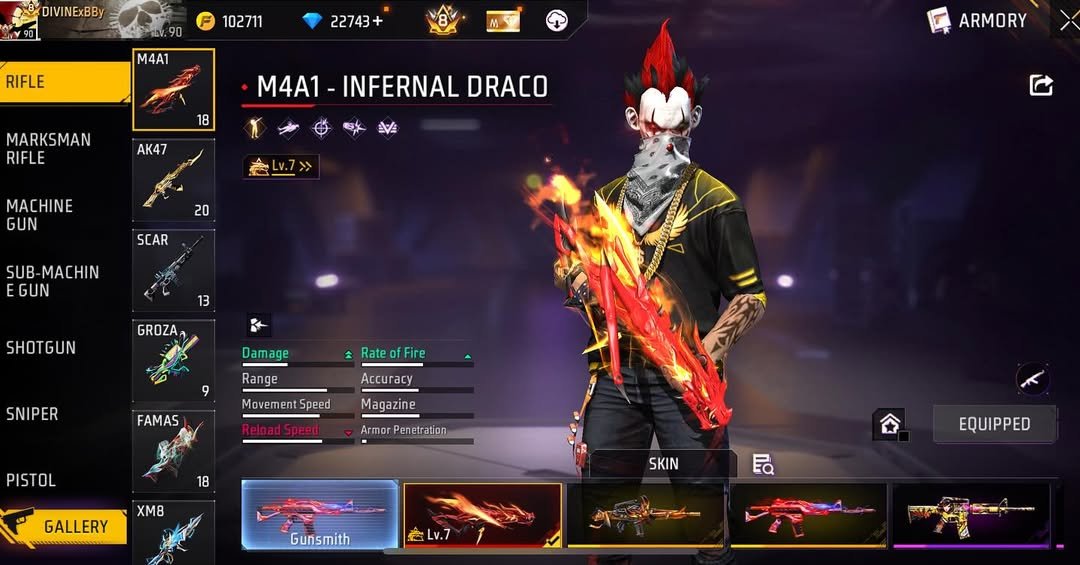1080x565 pixels.
Task: Pick the FAMAS weapon tile
Action: [x=173, y=451]
